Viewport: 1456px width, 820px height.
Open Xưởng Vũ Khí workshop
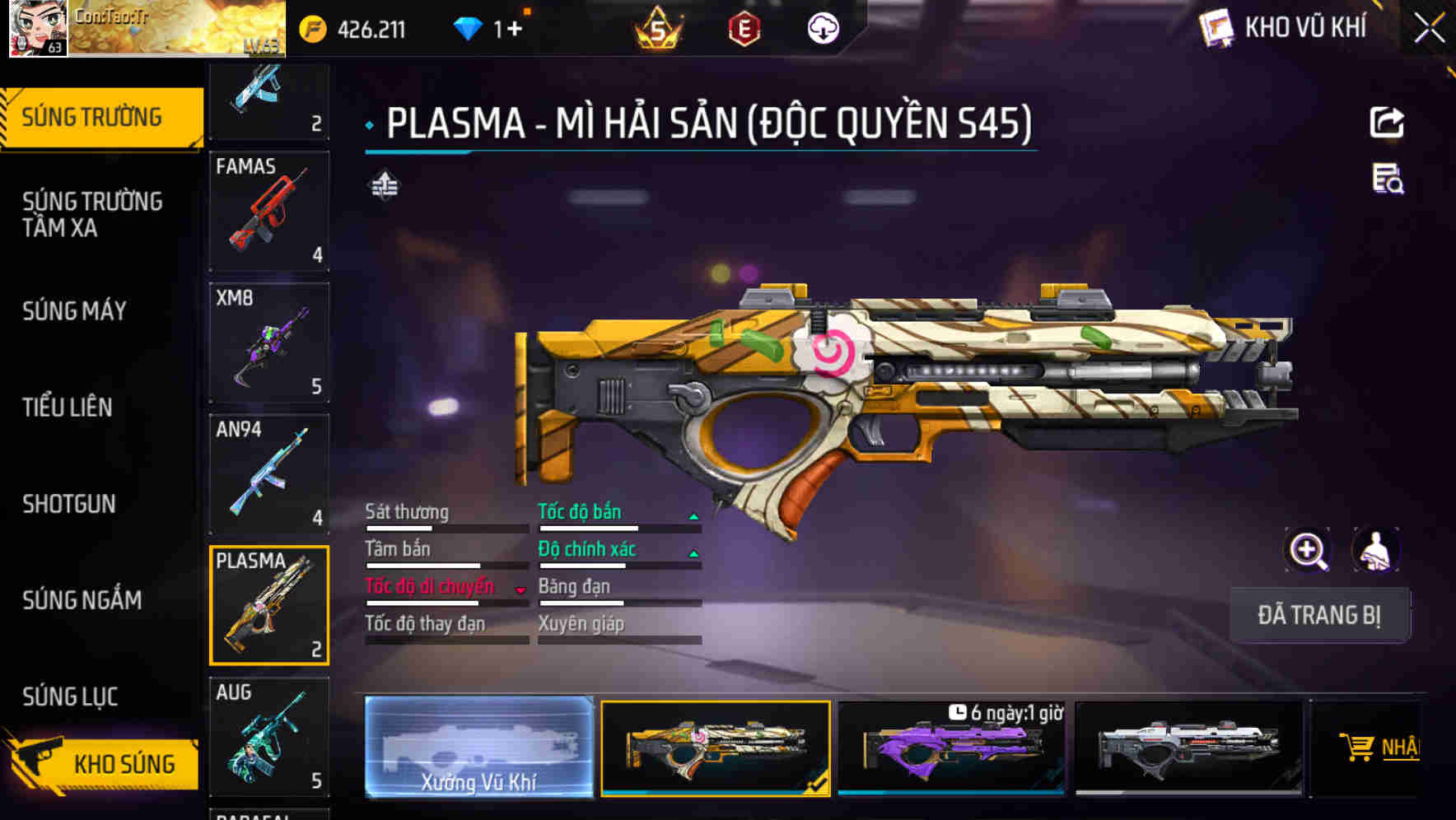tap(480, 748)
